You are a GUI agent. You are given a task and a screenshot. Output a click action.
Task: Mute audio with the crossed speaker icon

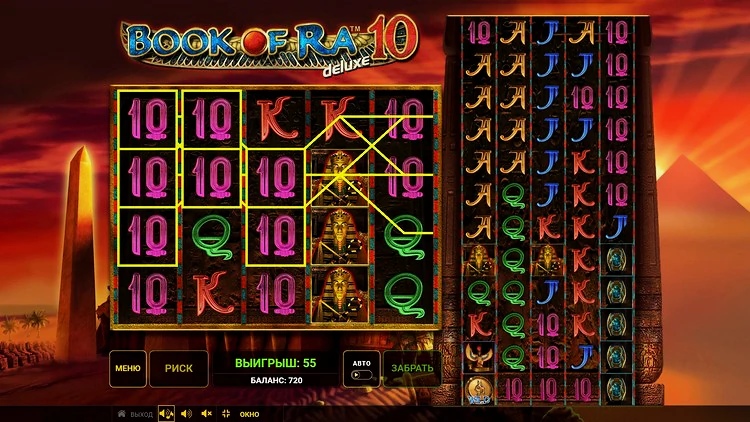(207, 413)
